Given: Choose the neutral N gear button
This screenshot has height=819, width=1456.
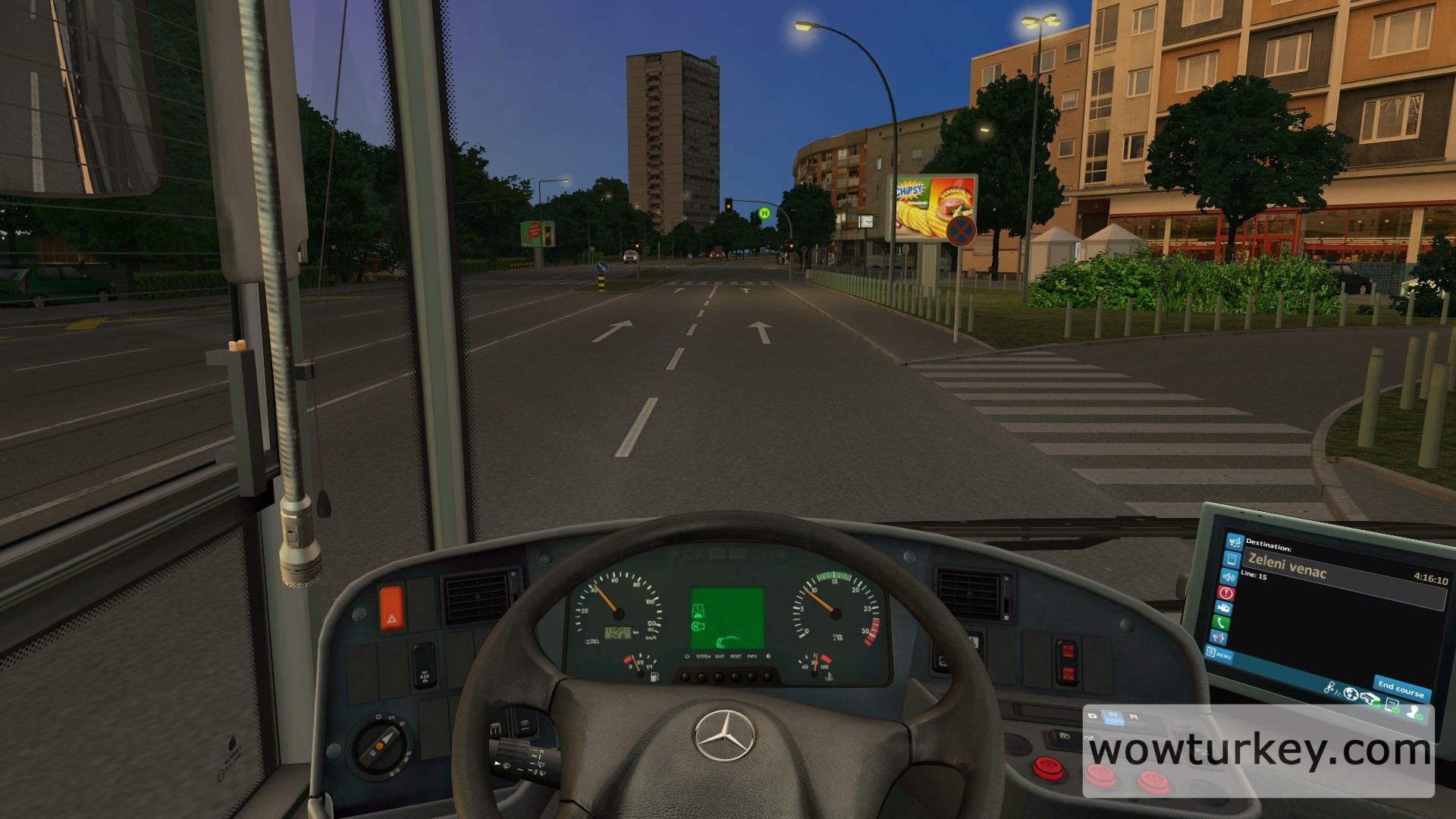Looking at the screenshot, I should (1113, 716).
